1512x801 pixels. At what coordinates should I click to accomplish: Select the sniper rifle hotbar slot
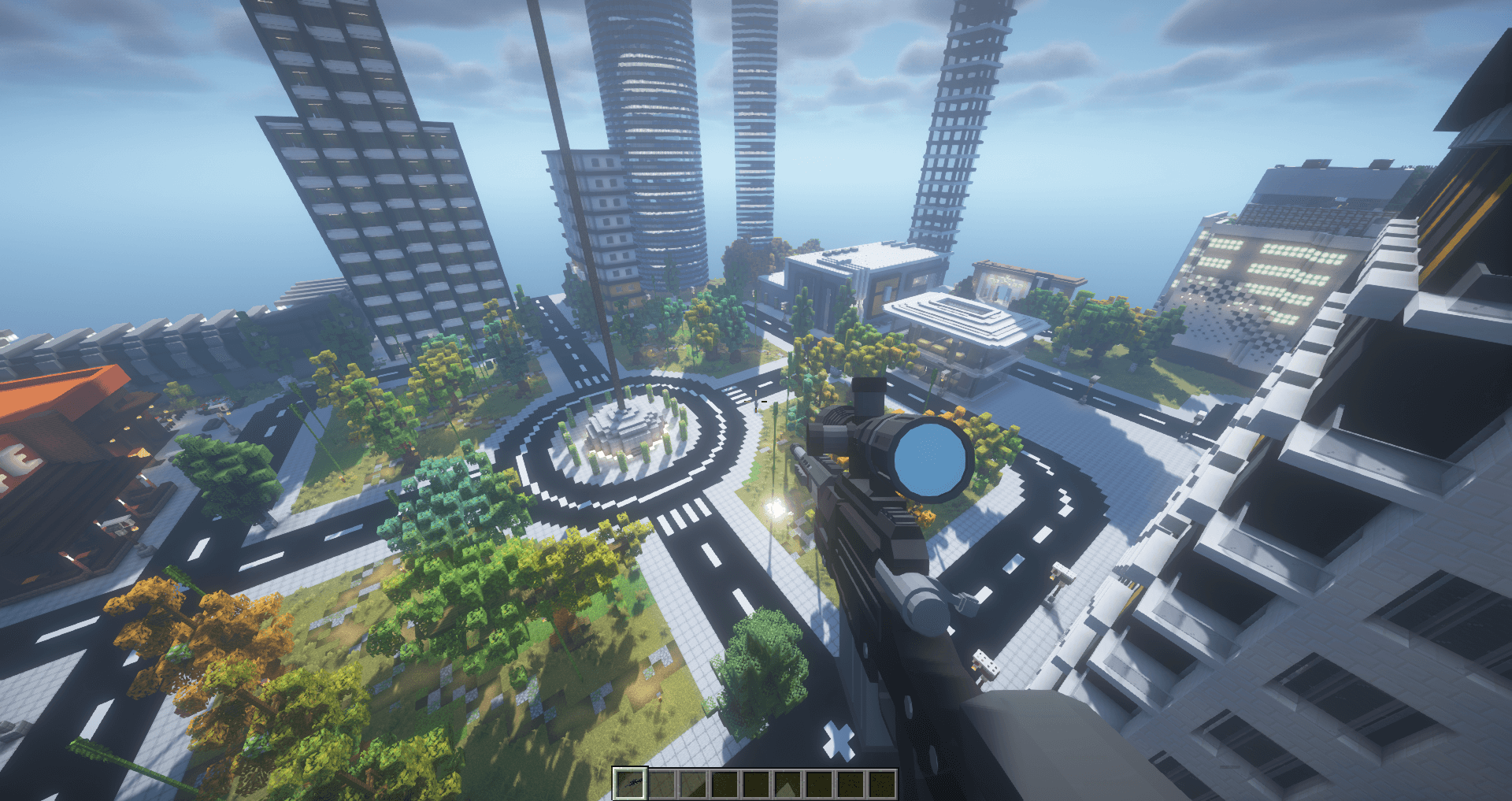(x=629, y=783)
